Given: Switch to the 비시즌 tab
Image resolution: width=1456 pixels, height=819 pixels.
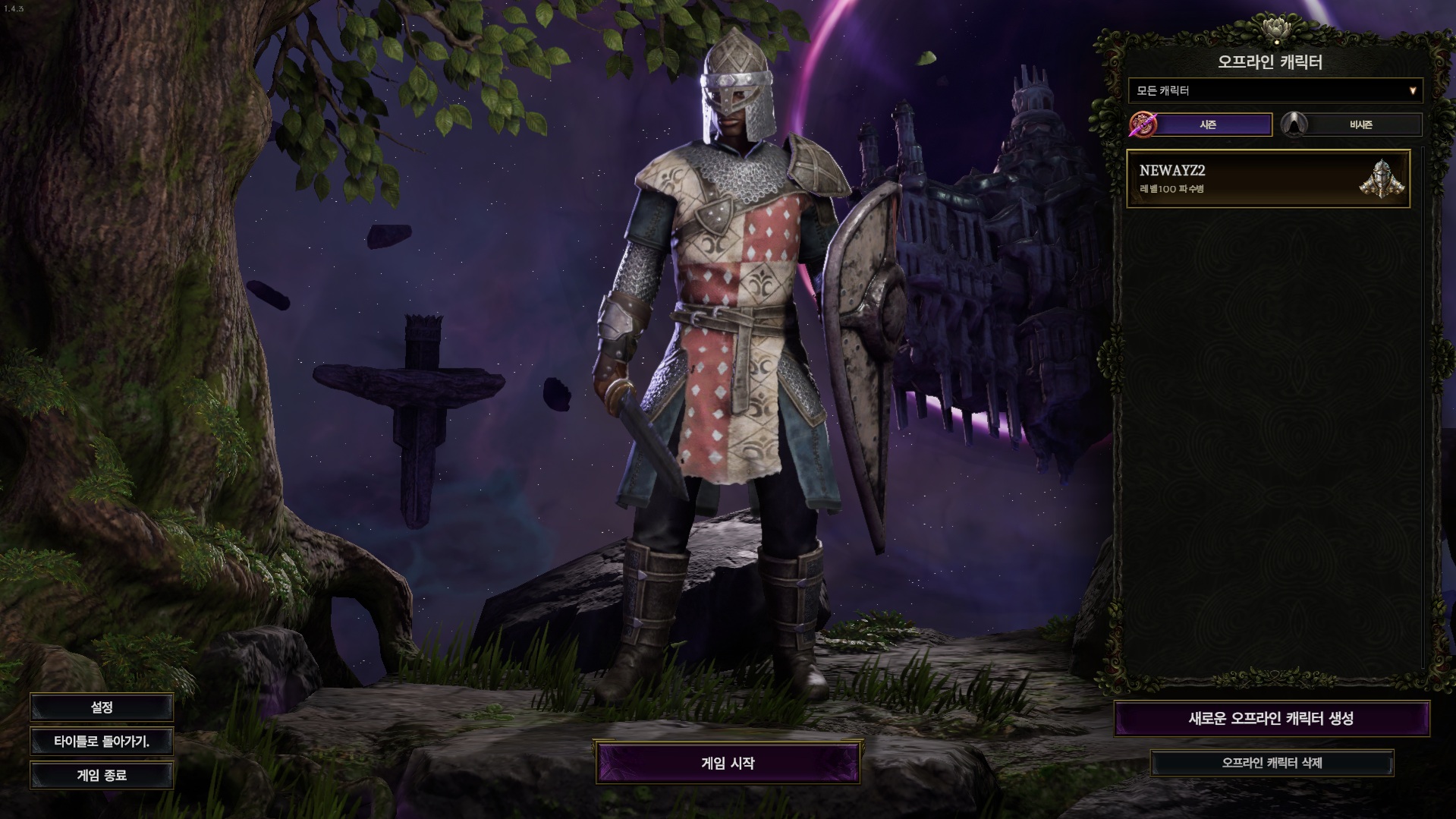Looking at the screenshot, I should pos(1360,124).
